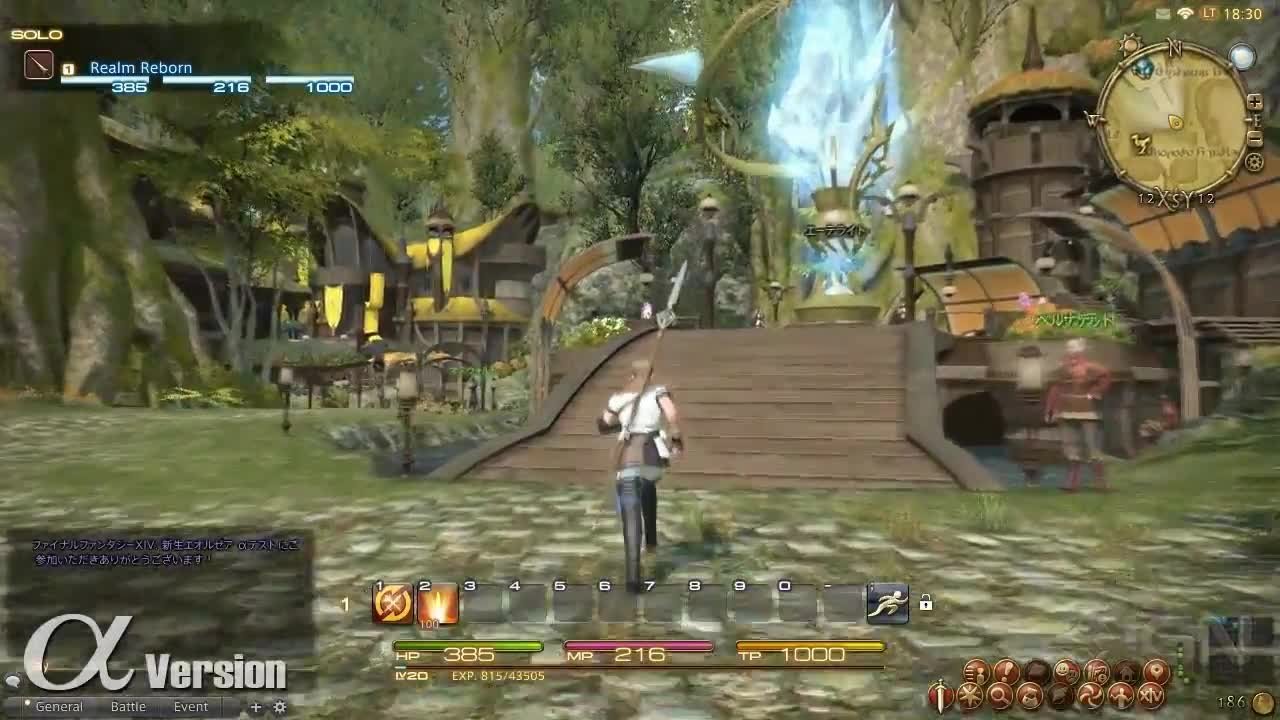Open the inventory bag menu icon

1030,696
